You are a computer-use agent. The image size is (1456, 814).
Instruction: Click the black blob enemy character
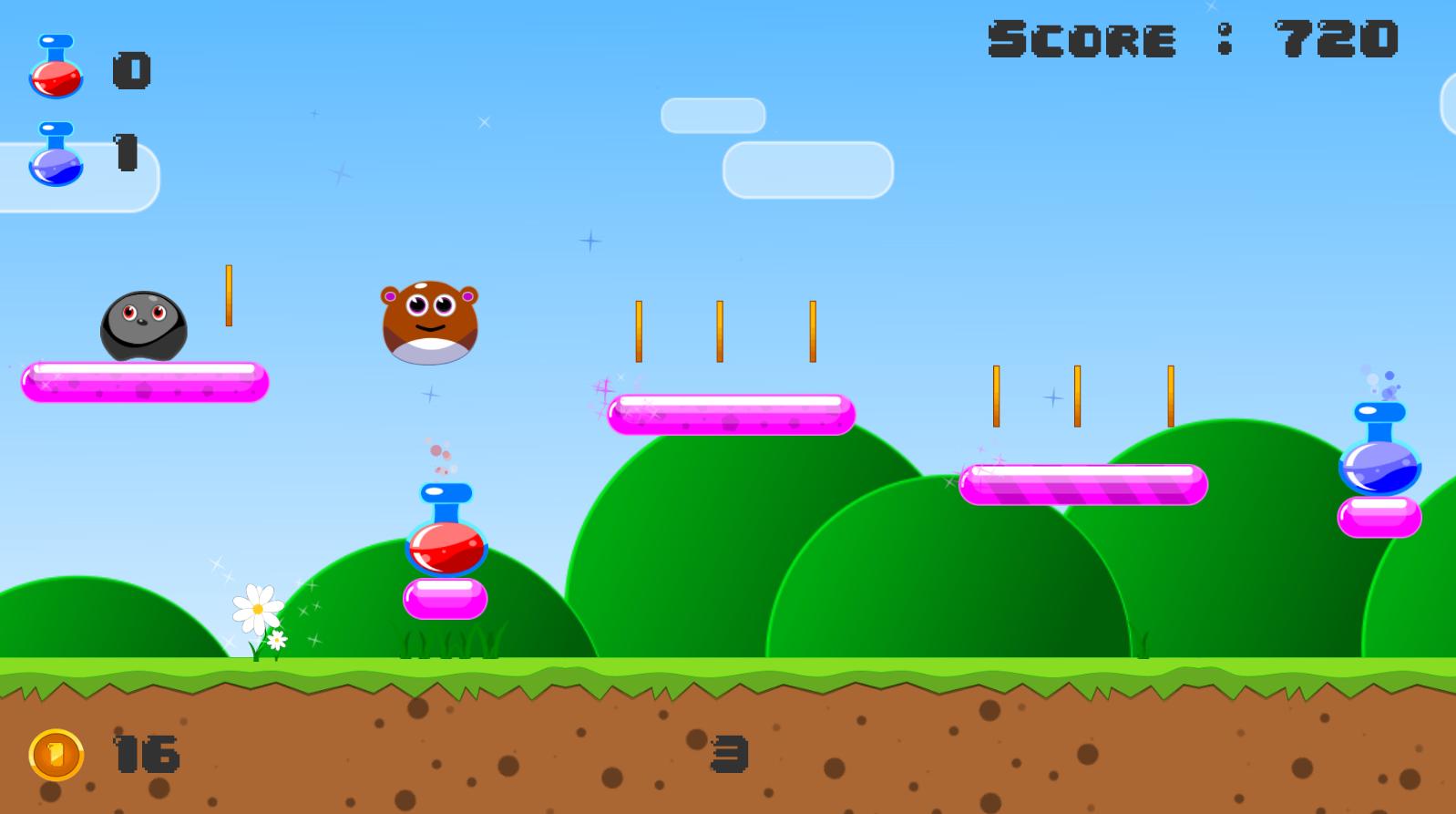point(144,326)
